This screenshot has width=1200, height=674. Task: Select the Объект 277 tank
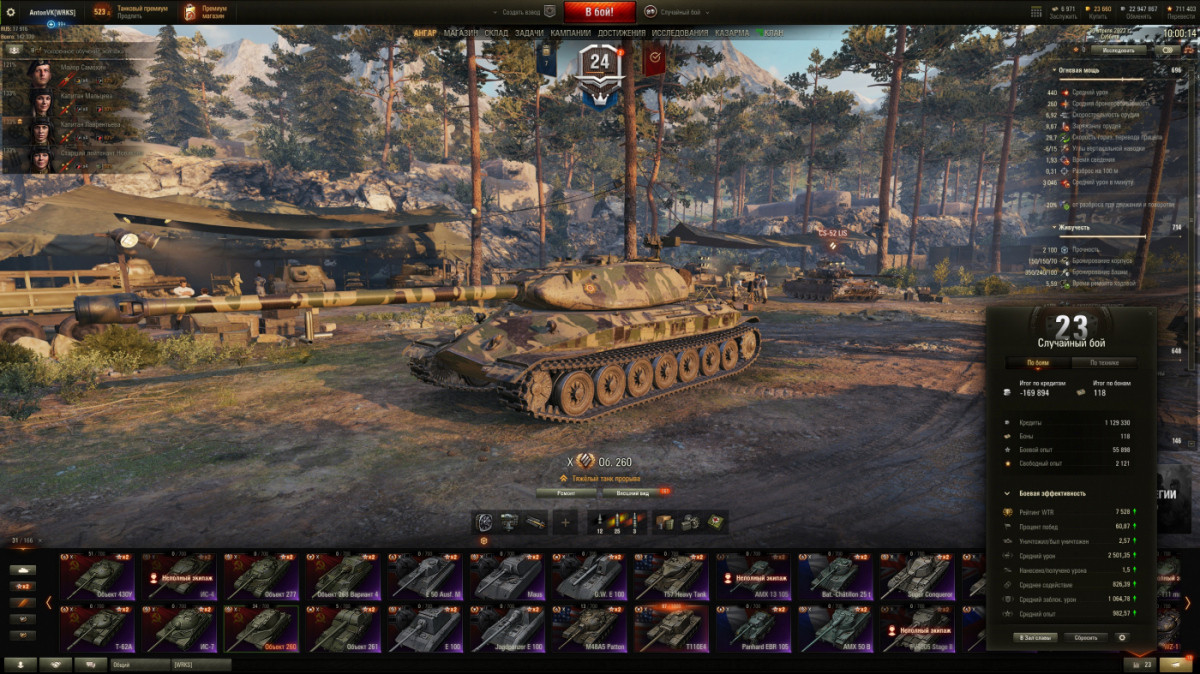(x=261, y=578)
